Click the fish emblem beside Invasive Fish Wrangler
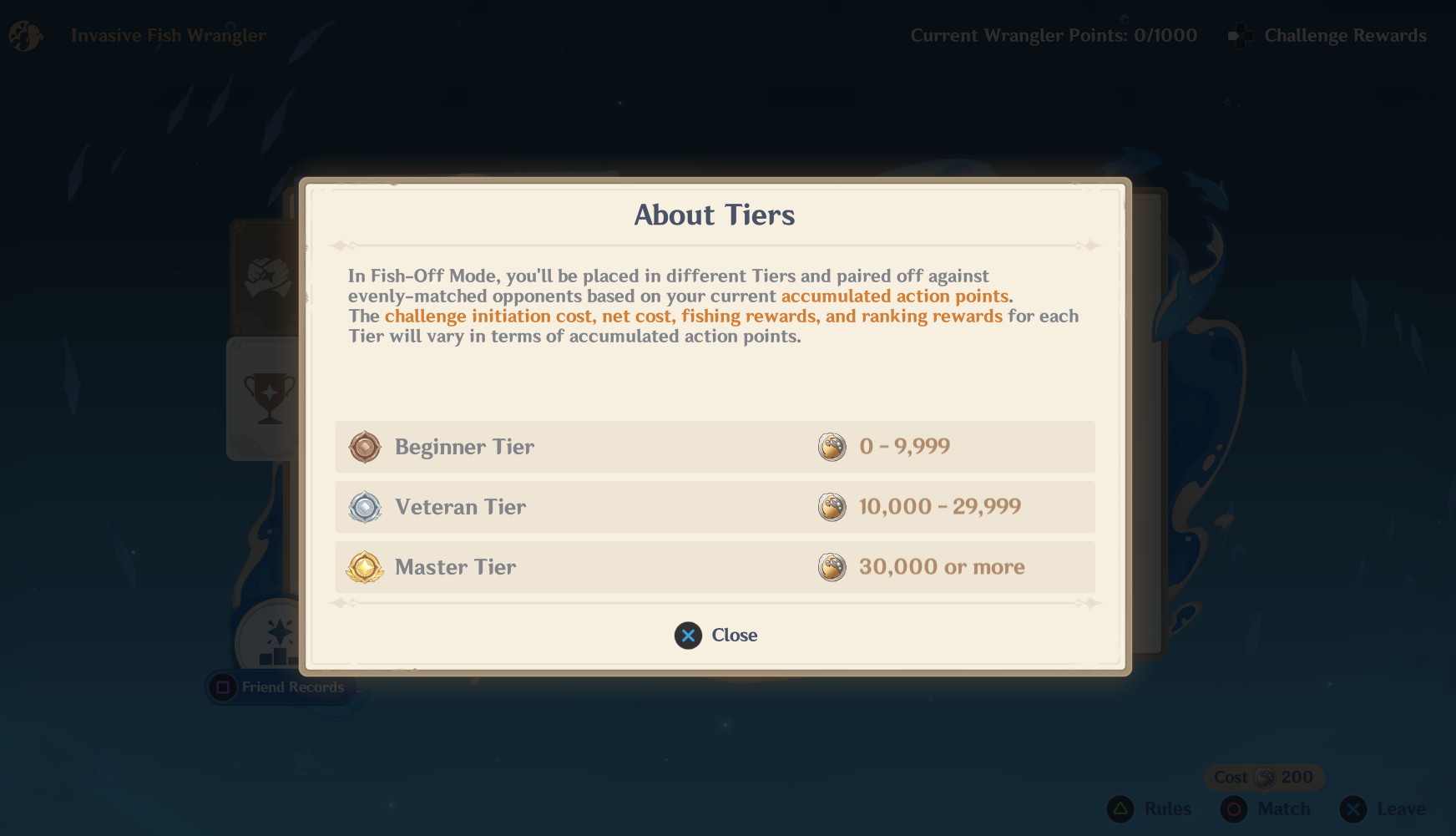Viewport: 1456px width, 836px height. tap(25, 35)
